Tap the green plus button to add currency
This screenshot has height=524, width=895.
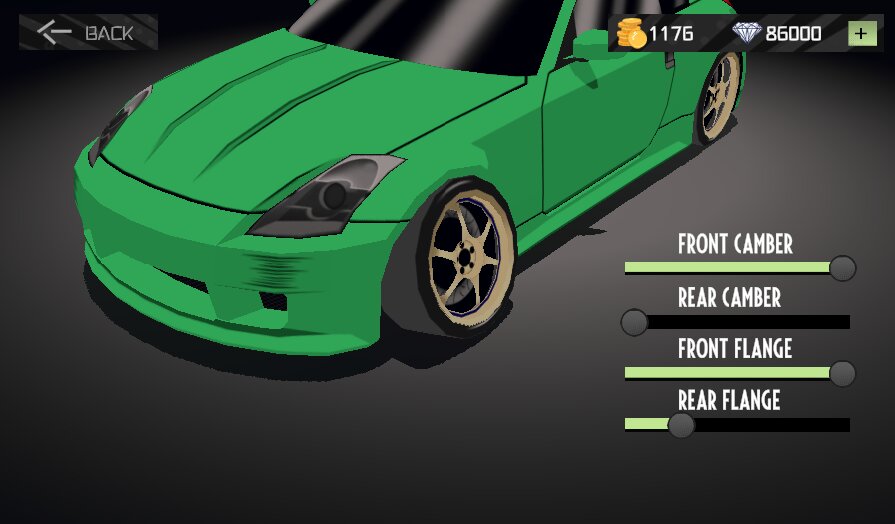[x=862, y=33]
